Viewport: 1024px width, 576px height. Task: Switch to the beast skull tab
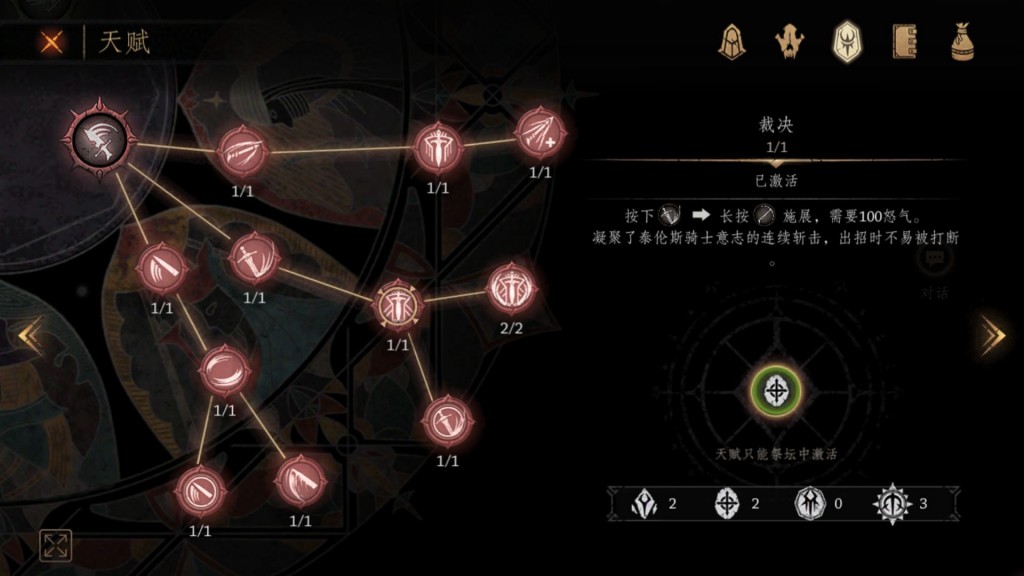[x=790, y=42]
